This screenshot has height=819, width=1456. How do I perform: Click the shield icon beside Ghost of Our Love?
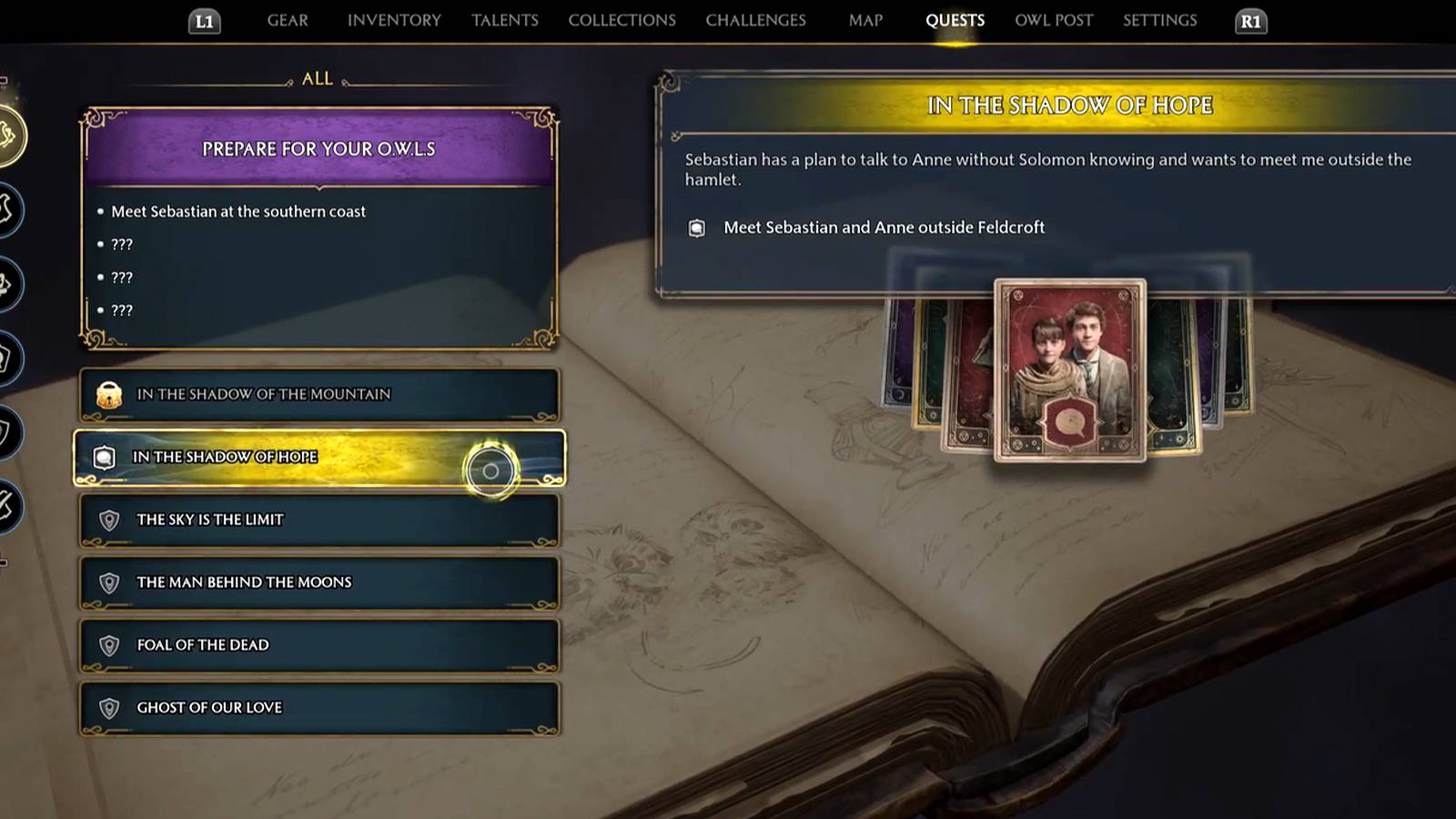(x=111, y=707)
